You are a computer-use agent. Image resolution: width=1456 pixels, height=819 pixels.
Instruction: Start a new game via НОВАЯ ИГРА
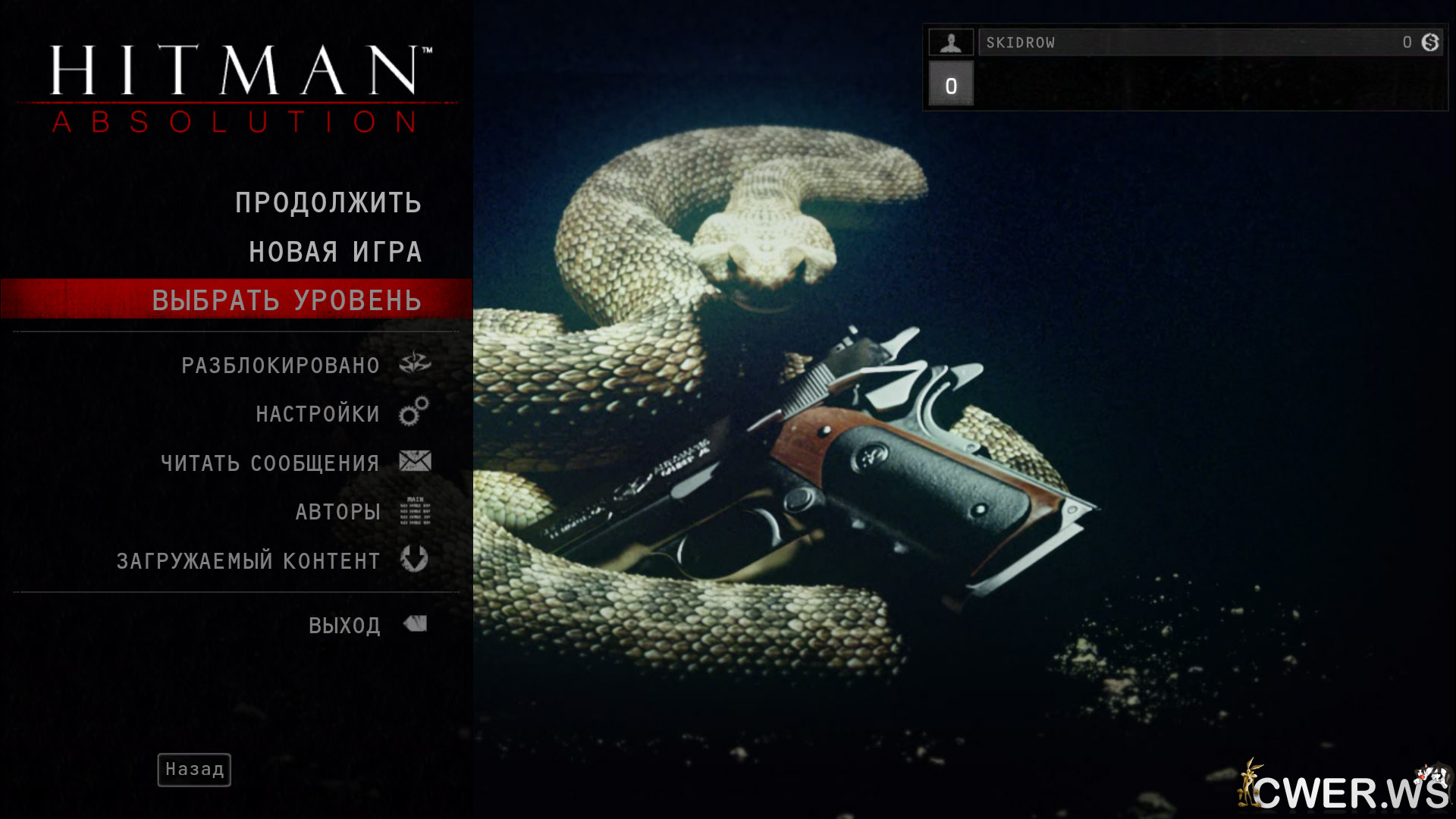[x=334, y=252]
